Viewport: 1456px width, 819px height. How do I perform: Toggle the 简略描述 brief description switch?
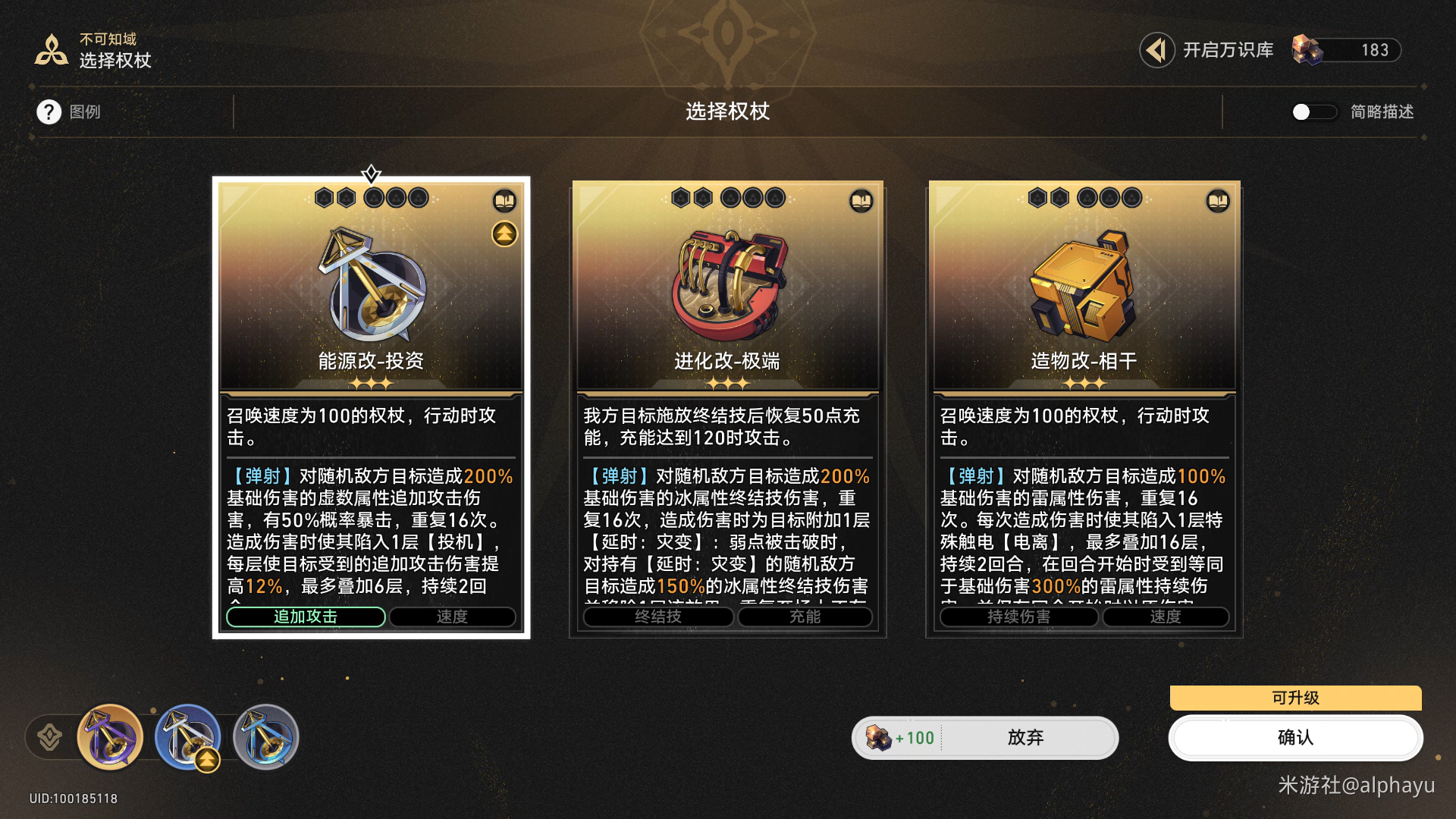coord(1313,112)
